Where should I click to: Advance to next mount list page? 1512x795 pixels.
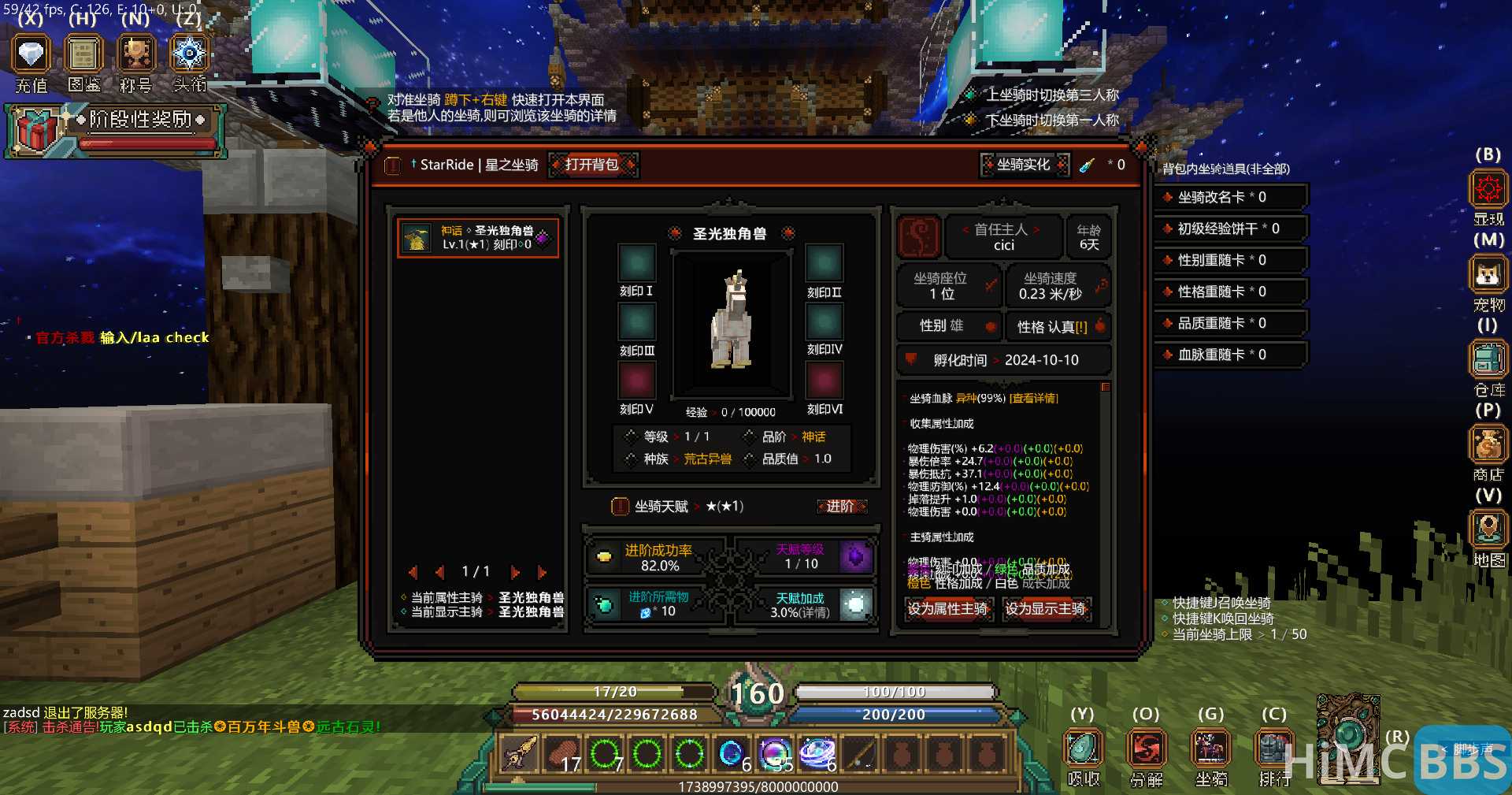coord(517,572)
